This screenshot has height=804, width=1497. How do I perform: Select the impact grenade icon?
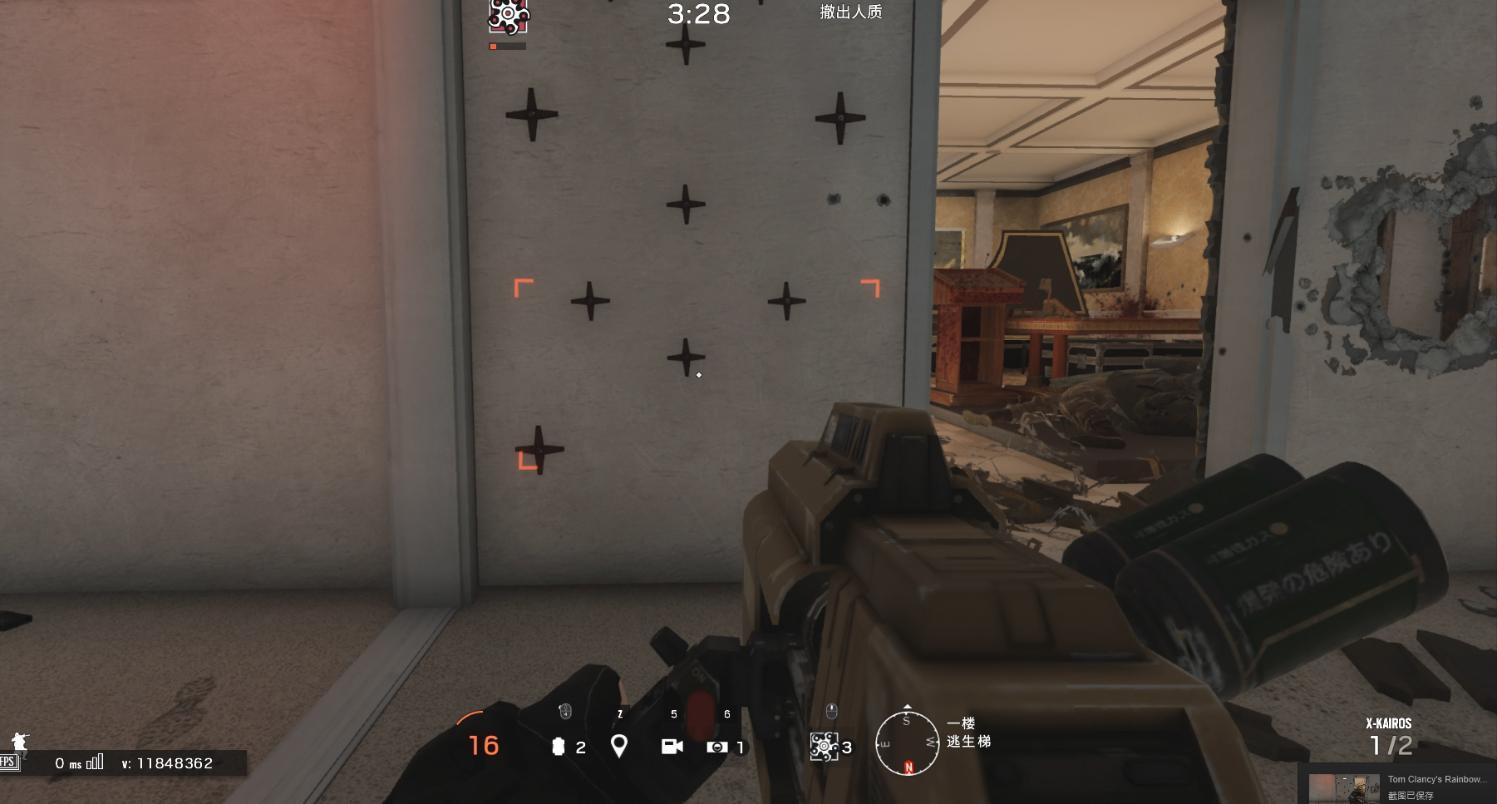click(x=559, y=747)
